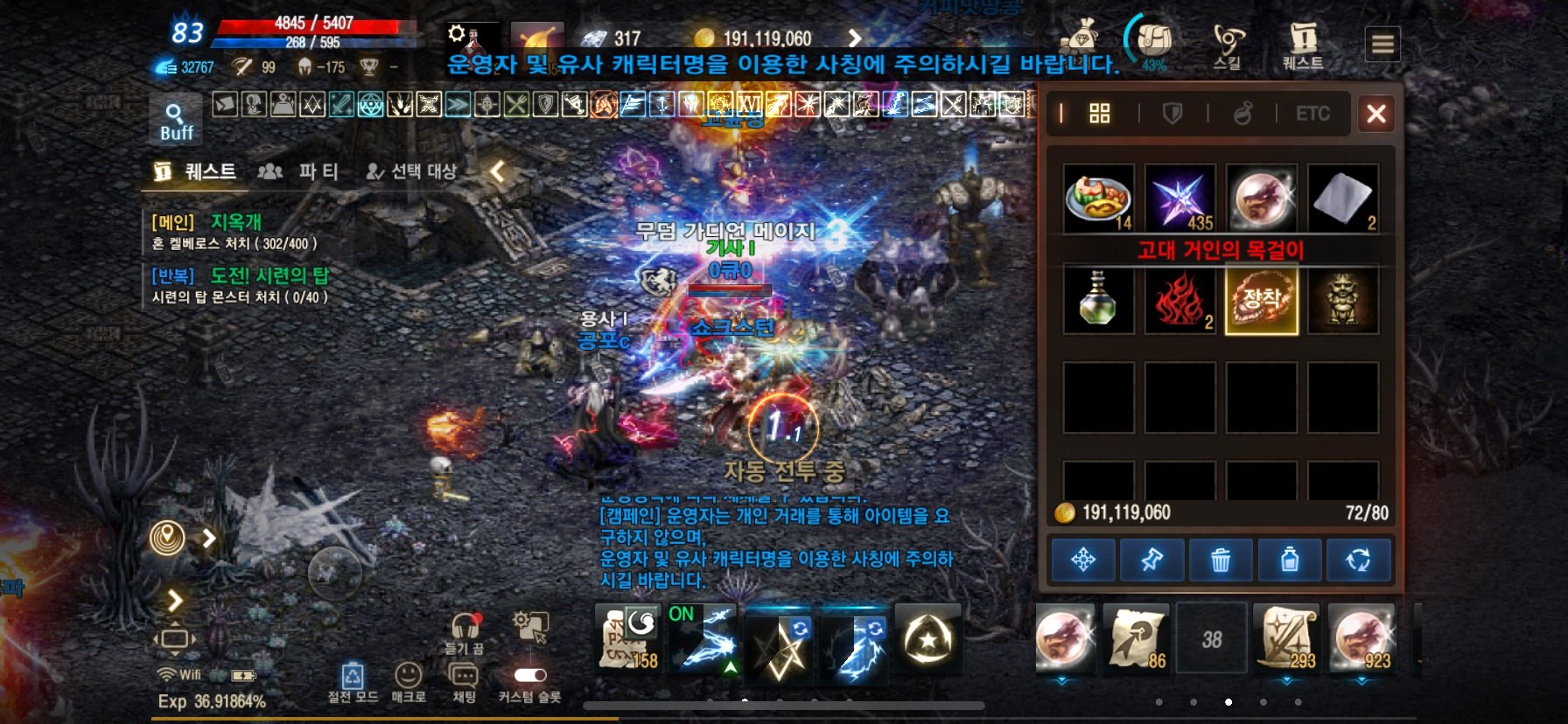The width and height of the screenshot is (1568, 724).
Task: Click the Buff search magnifier icon
Action: click(174, 112)
